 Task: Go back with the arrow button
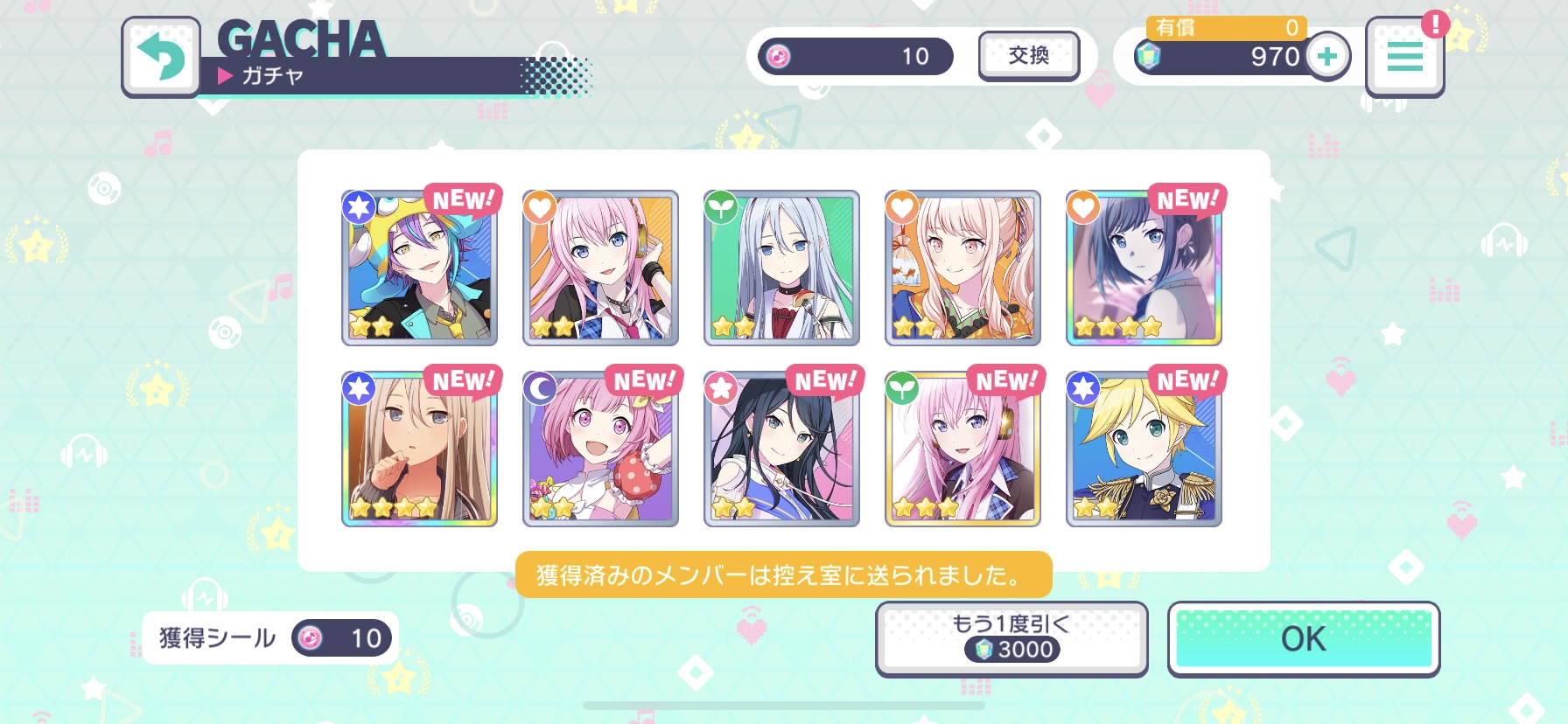coord(161,56)
